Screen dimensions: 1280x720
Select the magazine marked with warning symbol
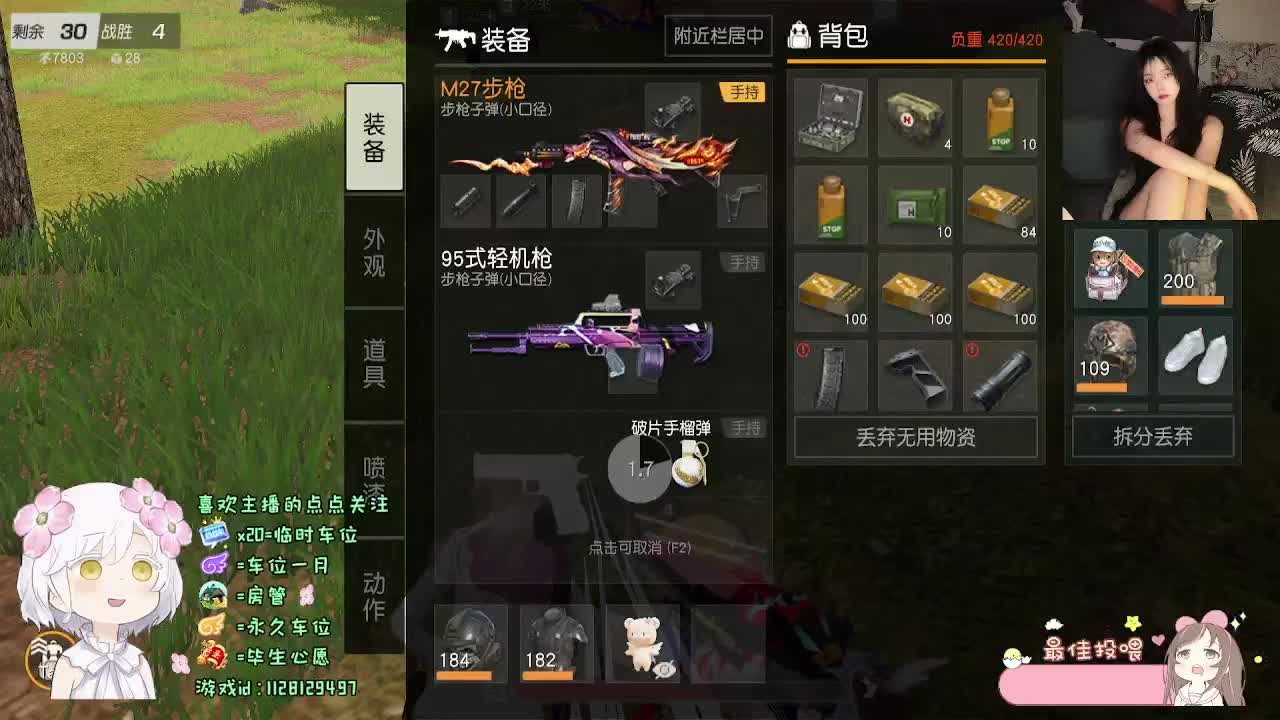pyautogui.click(x=829, y=375)
